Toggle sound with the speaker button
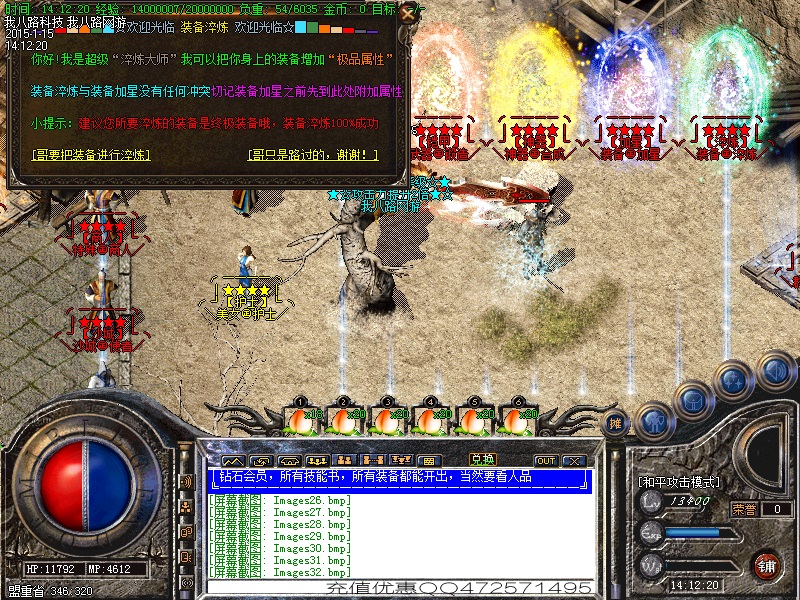Screen dimensions: 800x600 774,372
